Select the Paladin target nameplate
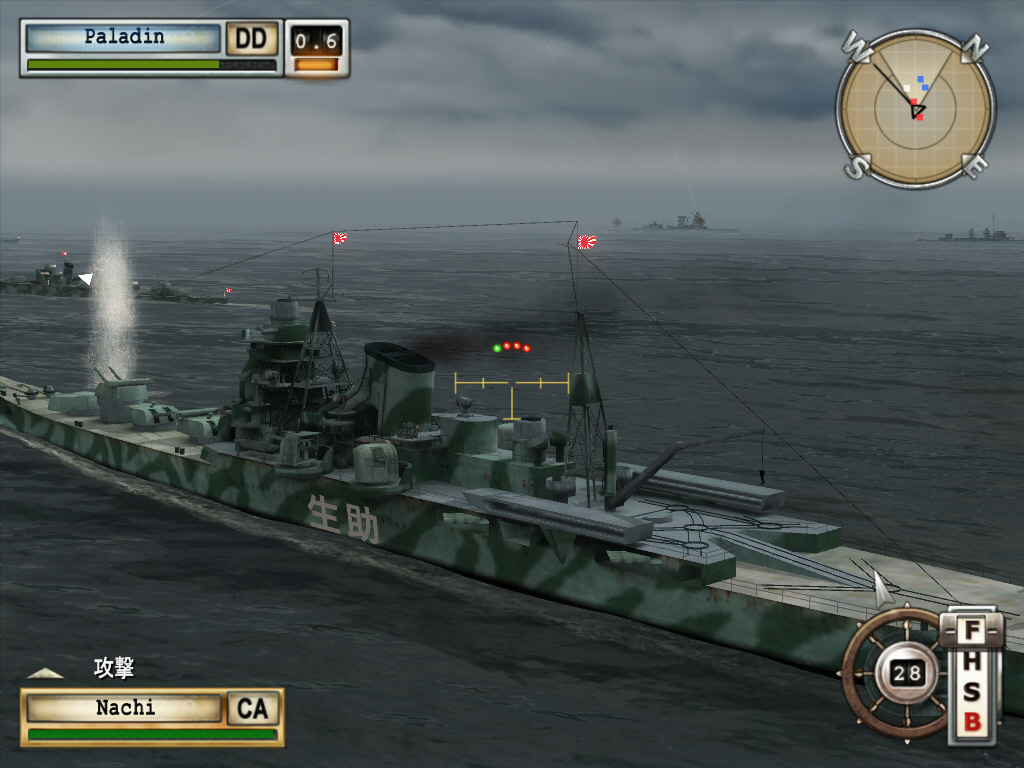The width and height of the screenshot is (1024, 768). pyautogui.click(x=123, y=38)
